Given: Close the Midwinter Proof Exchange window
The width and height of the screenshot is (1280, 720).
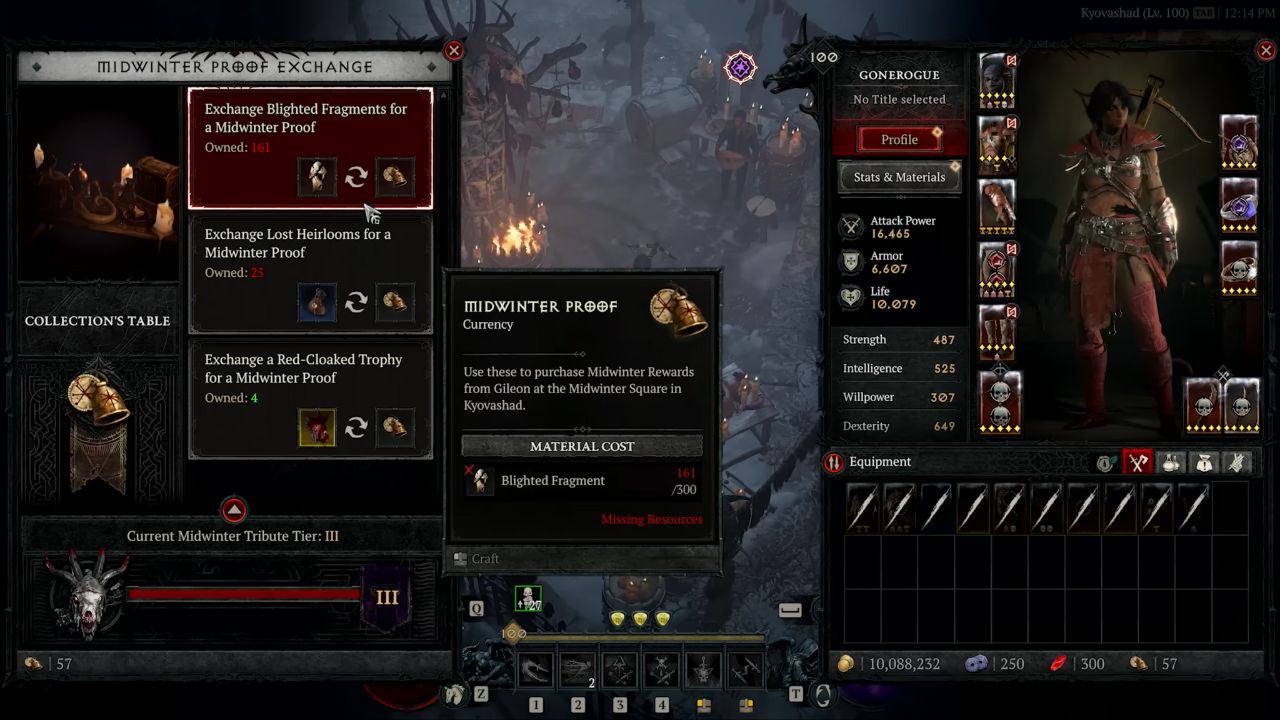Looking at the screenshot, I should click(455, 50).
